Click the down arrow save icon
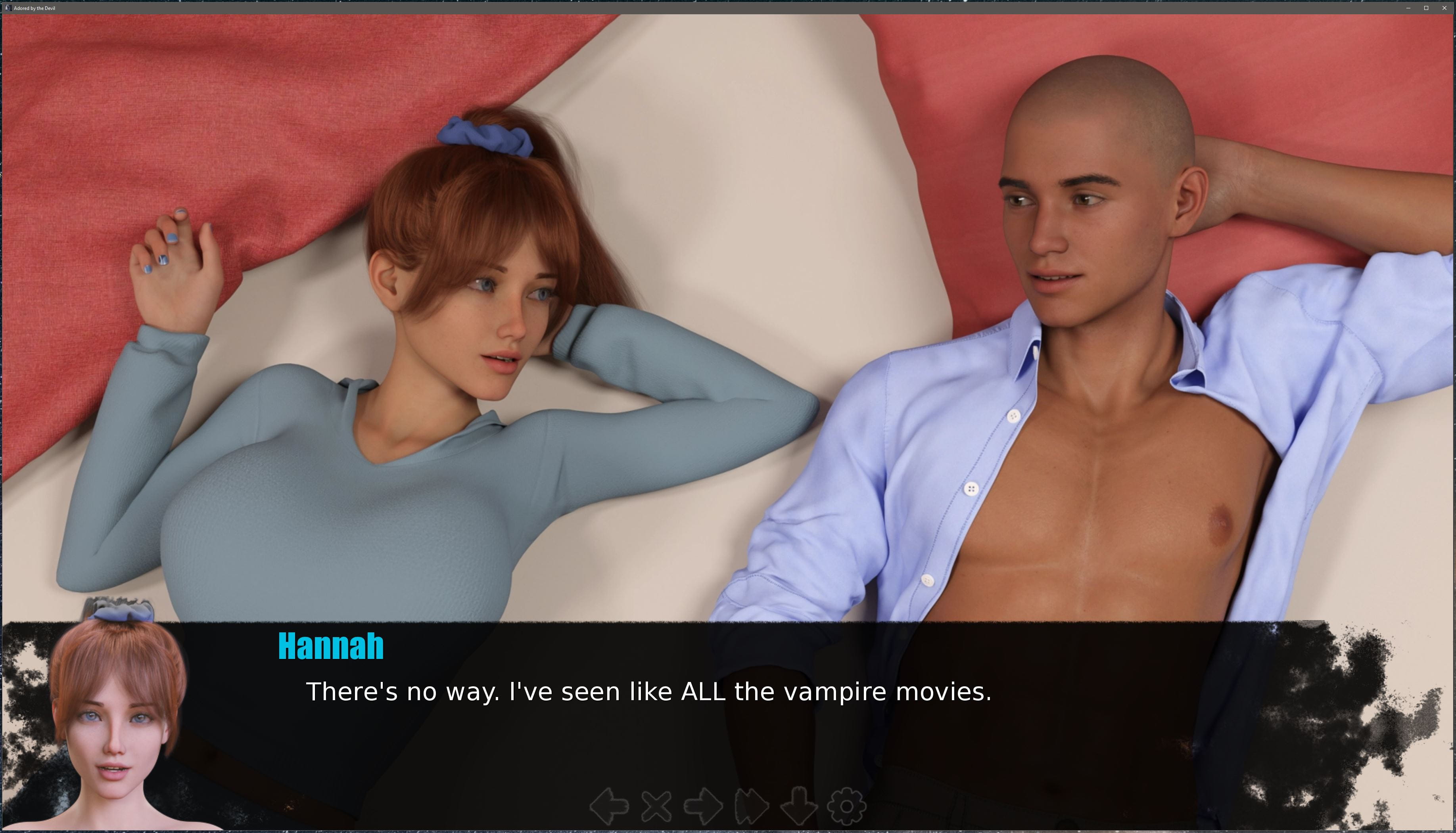The height and width of the screenshot is (833, 1456). click(x=798, y=807)
